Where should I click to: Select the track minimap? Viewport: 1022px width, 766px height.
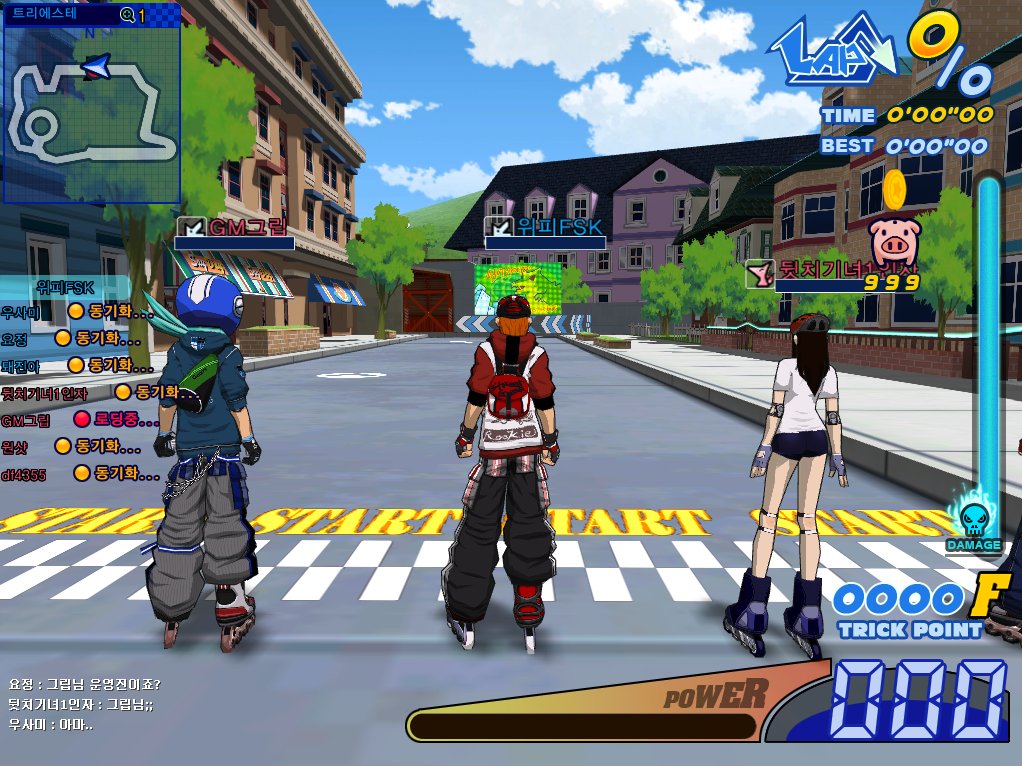point(90,112)
